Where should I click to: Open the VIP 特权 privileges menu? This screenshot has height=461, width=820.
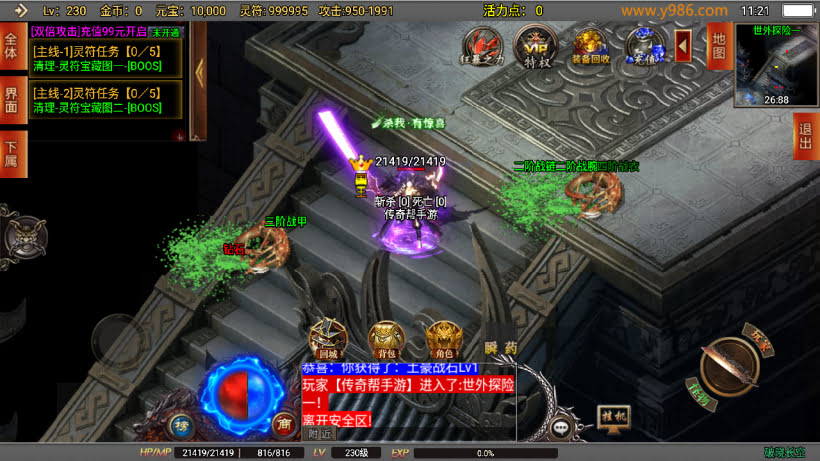click(x=535, y=45)
